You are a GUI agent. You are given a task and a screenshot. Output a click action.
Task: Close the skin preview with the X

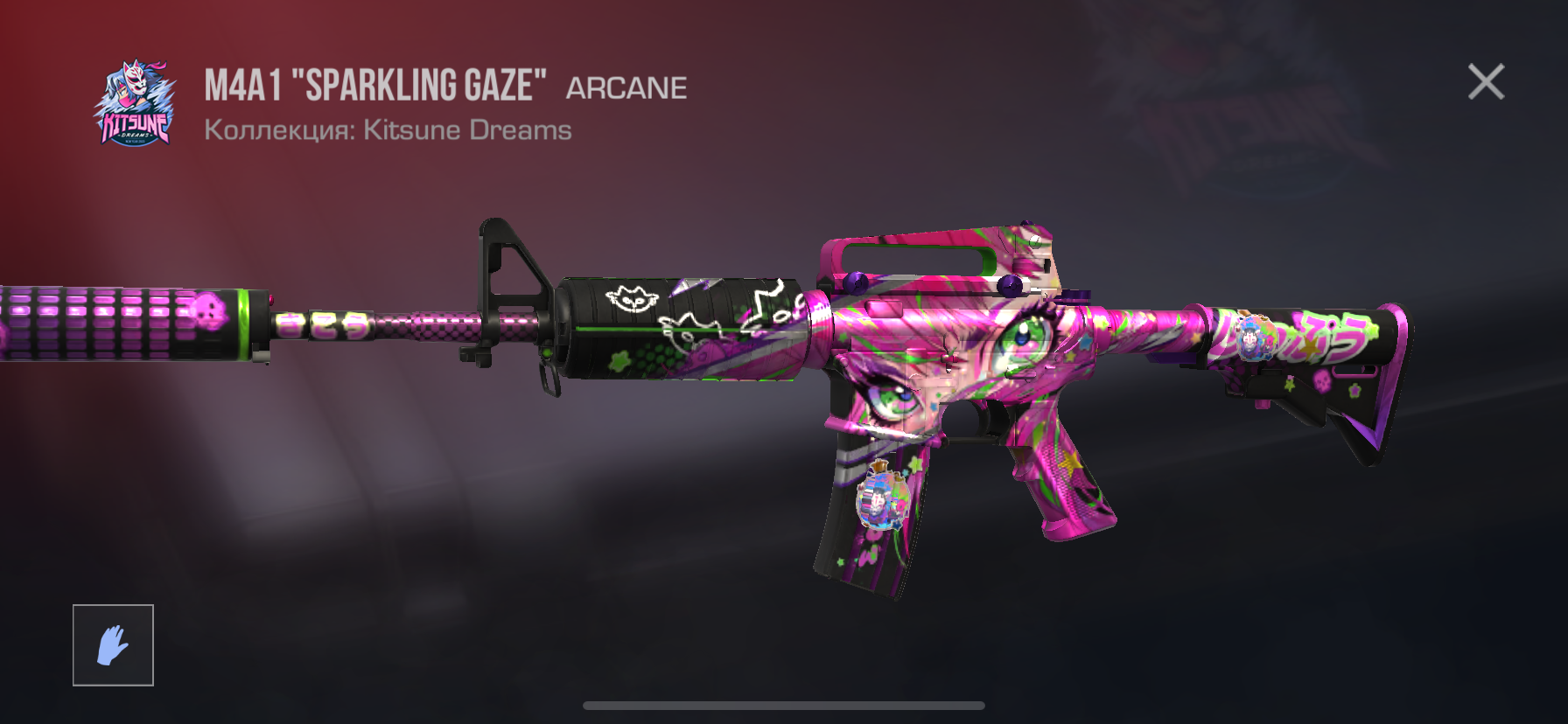pos(1486,82)
